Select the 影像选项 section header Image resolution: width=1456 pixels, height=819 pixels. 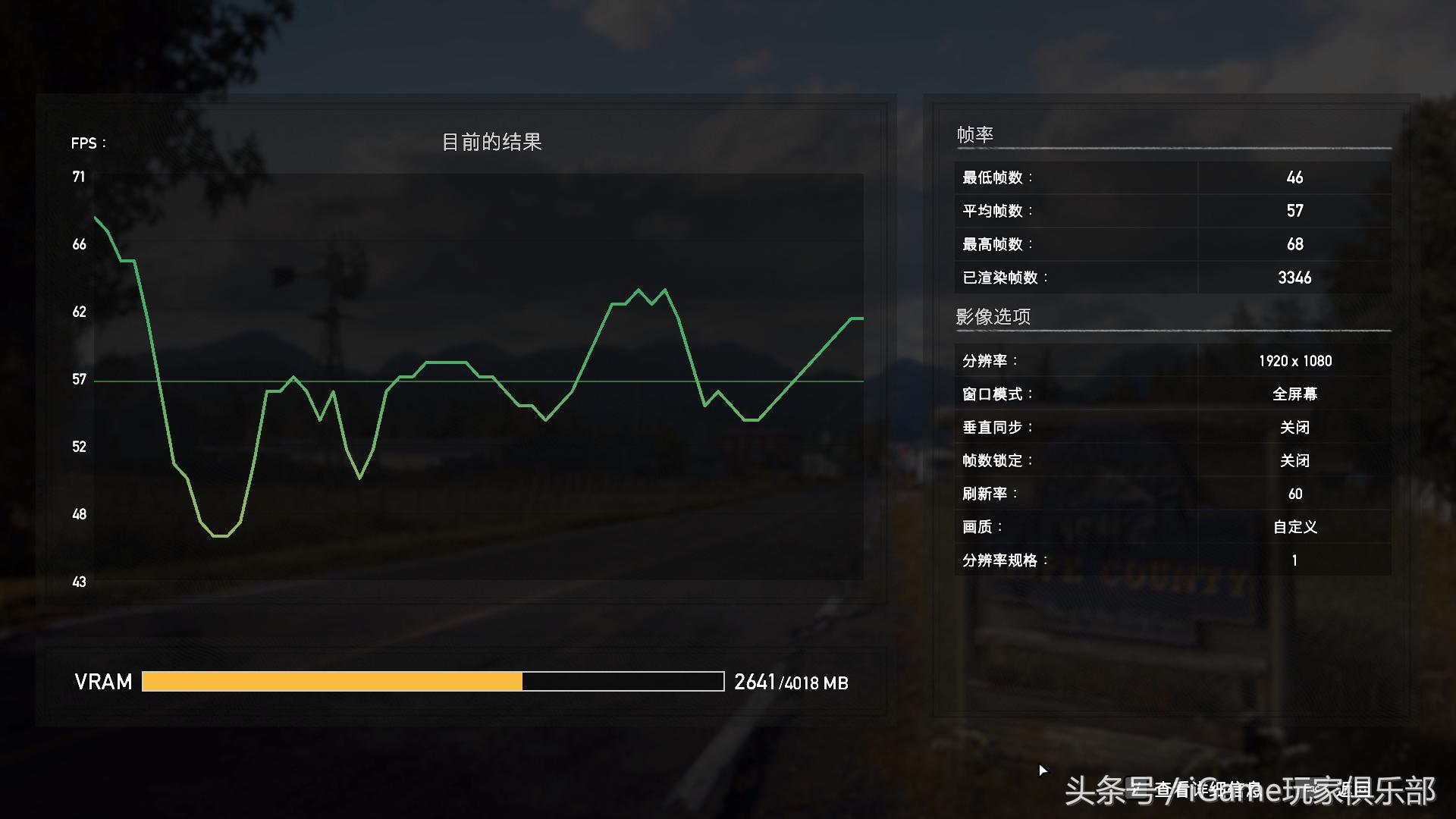coord(994,316)
